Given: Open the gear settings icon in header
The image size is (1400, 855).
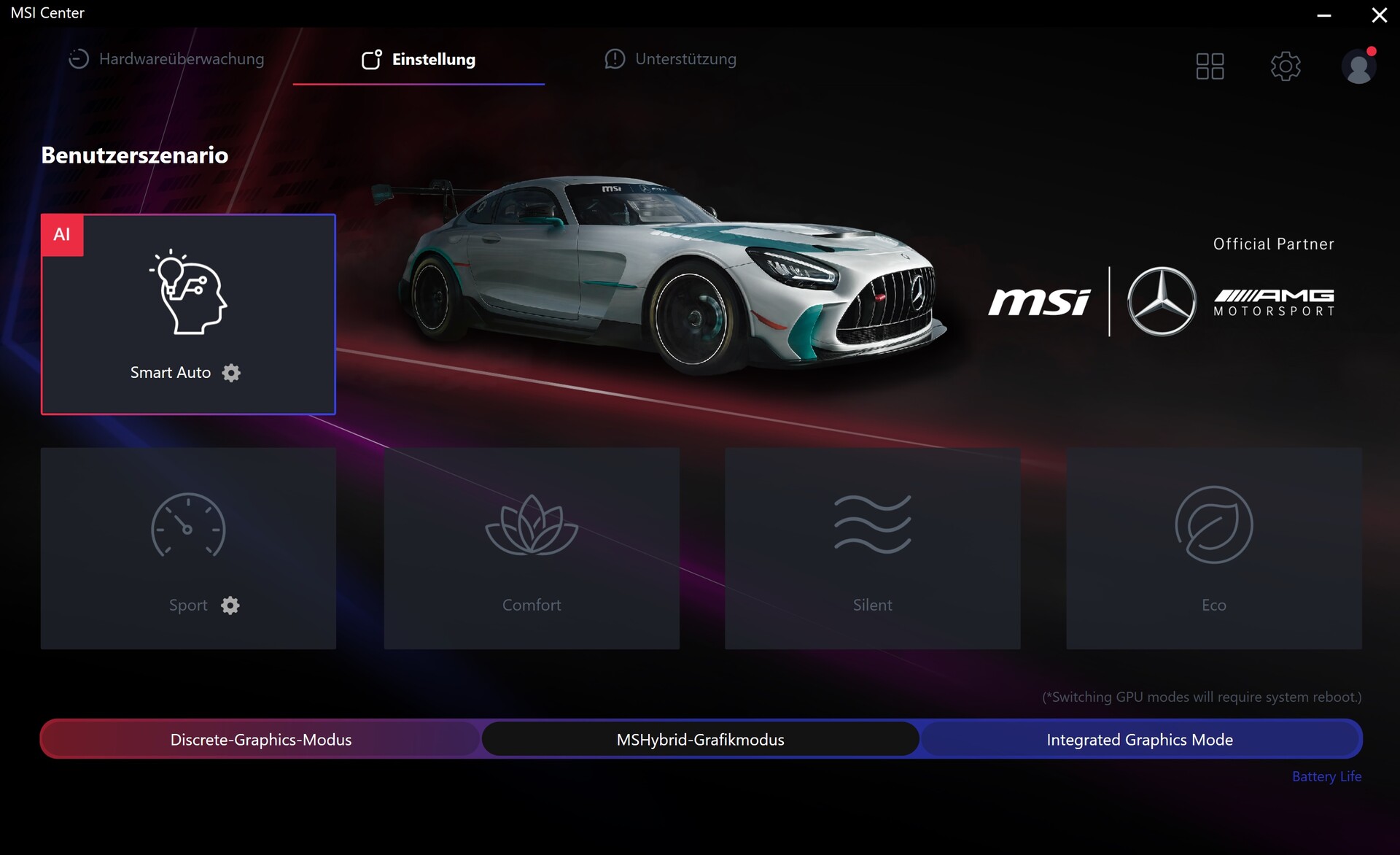Looking at the screenshot, I should point(1286,66).
